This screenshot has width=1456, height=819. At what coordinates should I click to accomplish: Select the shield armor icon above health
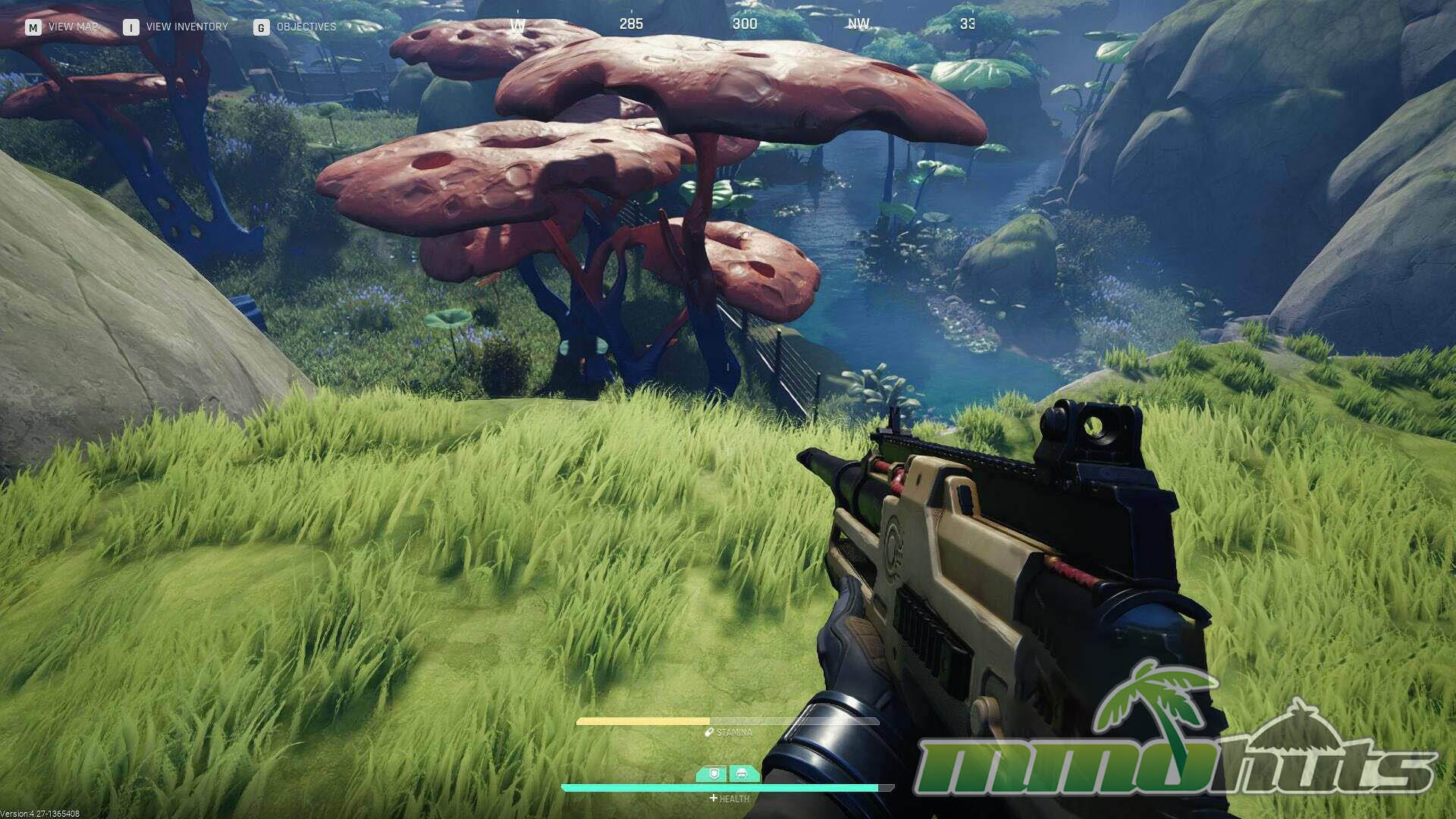tap(712, 774)
